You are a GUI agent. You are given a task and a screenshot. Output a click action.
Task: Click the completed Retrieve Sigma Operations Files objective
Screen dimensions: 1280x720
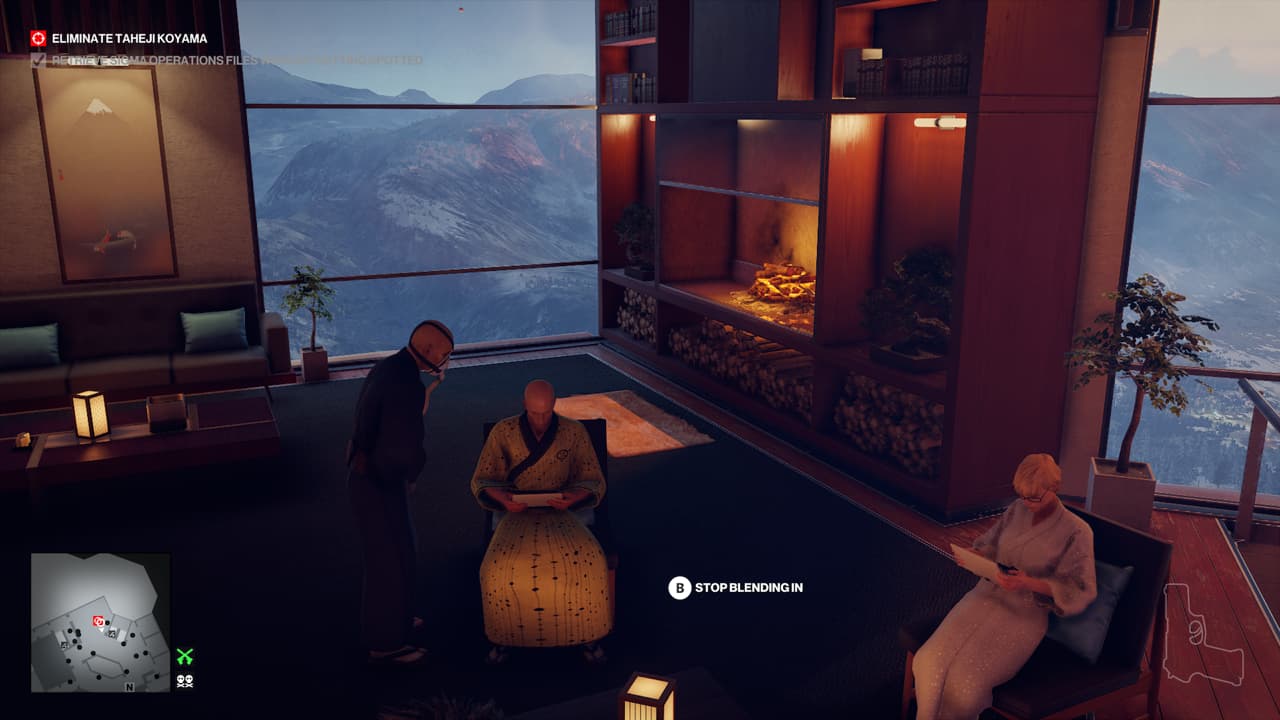230,61
